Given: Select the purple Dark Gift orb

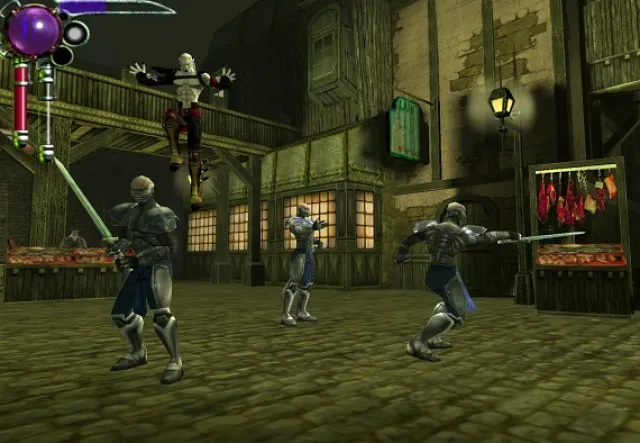Looking at the screenshot, I should pos(33,28).
